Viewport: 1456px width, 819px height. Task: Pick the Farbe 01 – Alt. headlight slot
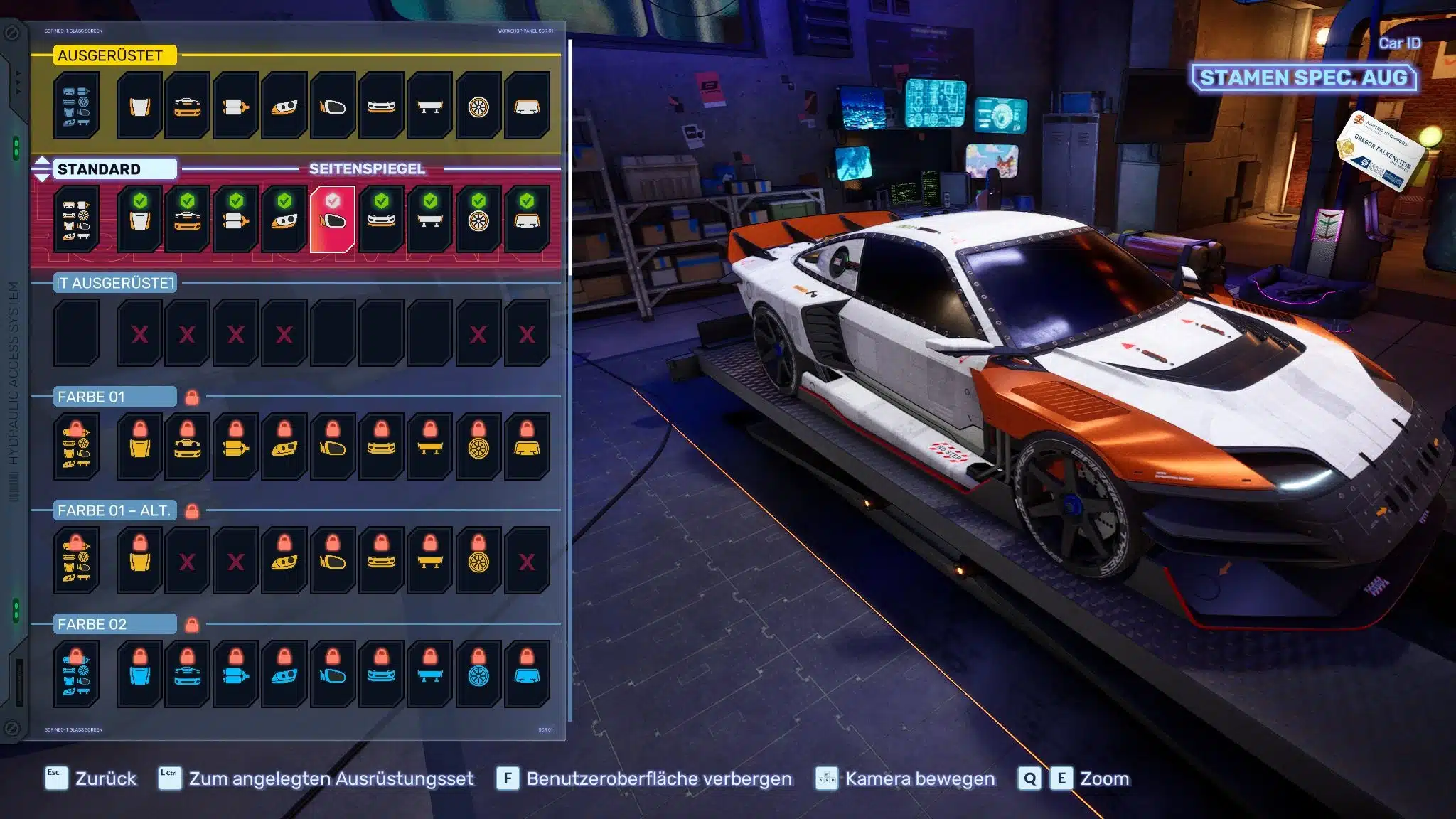click(284, 560)
